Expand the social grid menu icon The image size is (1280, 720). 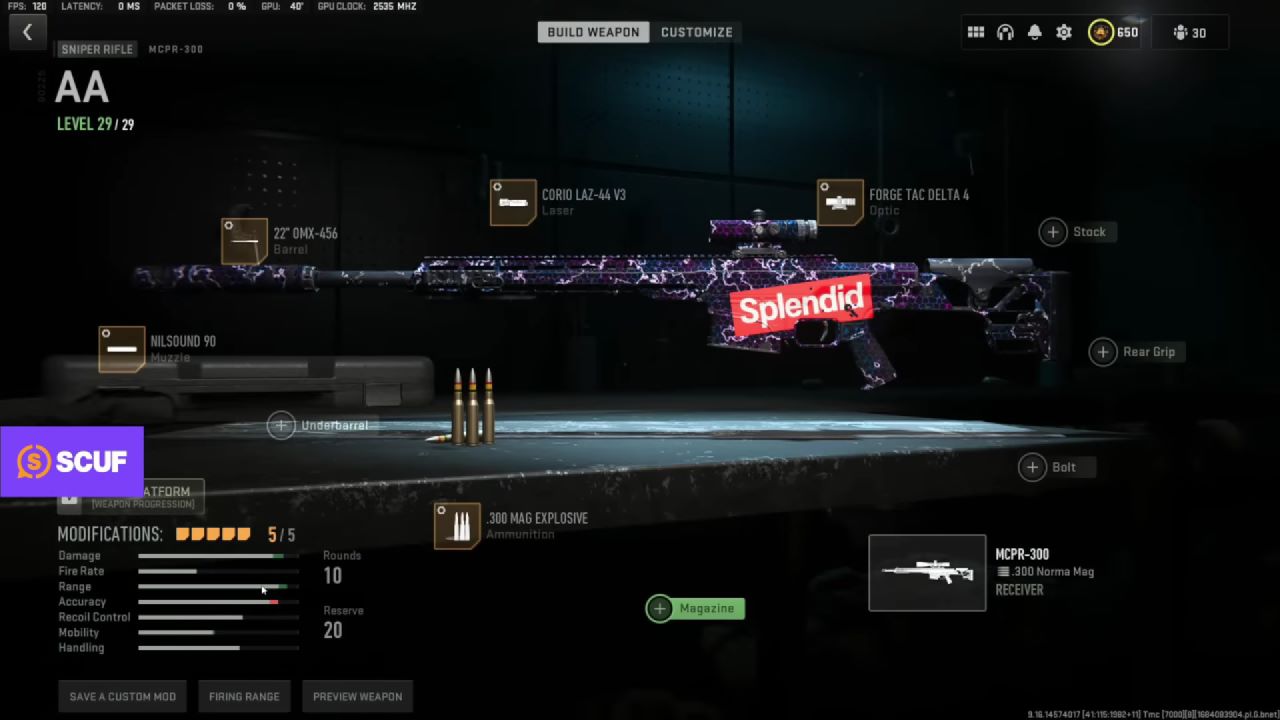[x=976, y=32]
